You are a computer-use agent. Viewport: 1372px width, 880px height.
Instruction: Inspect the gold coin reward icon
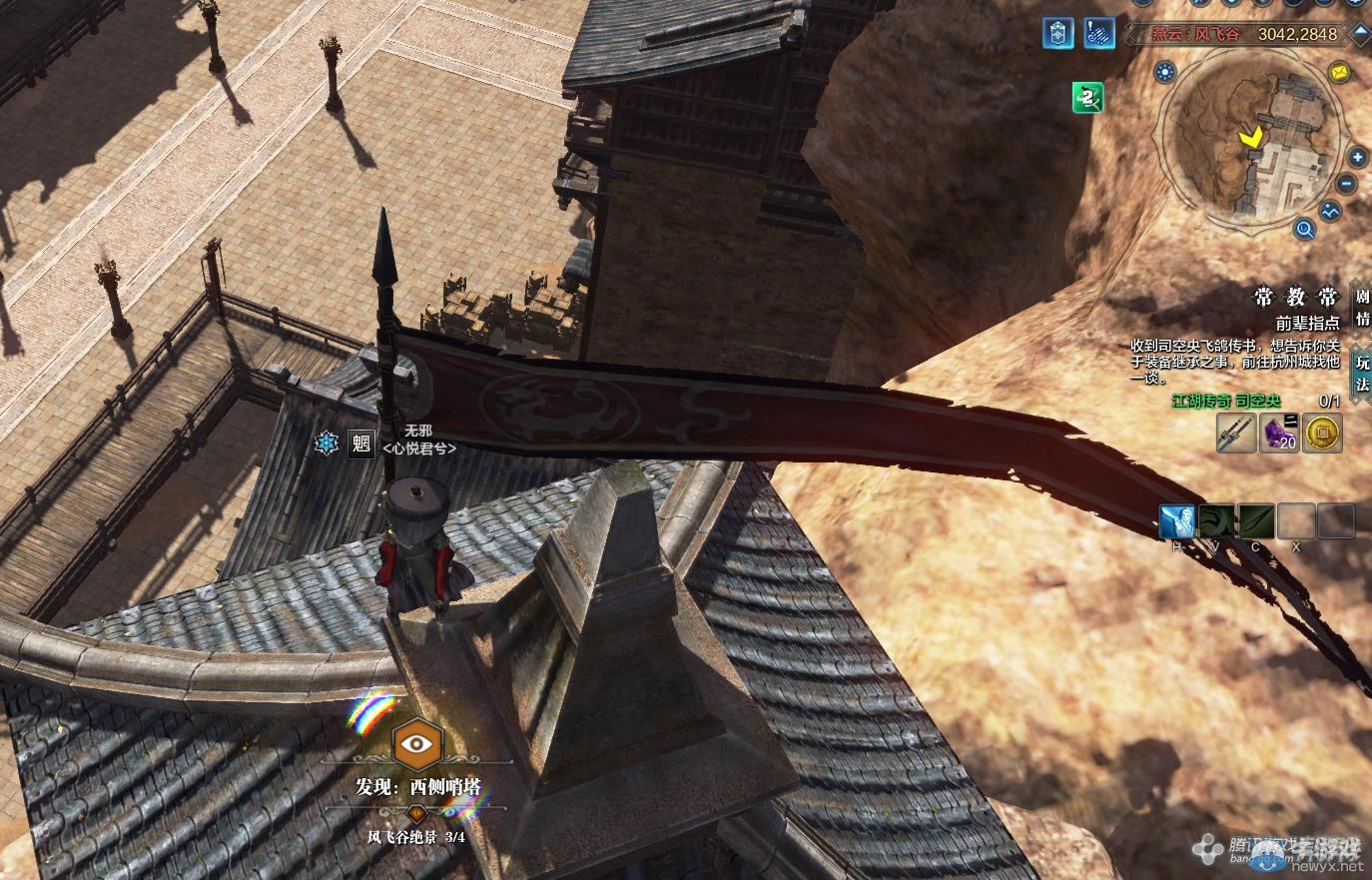pyautogui.click(x=1323, y=434)
